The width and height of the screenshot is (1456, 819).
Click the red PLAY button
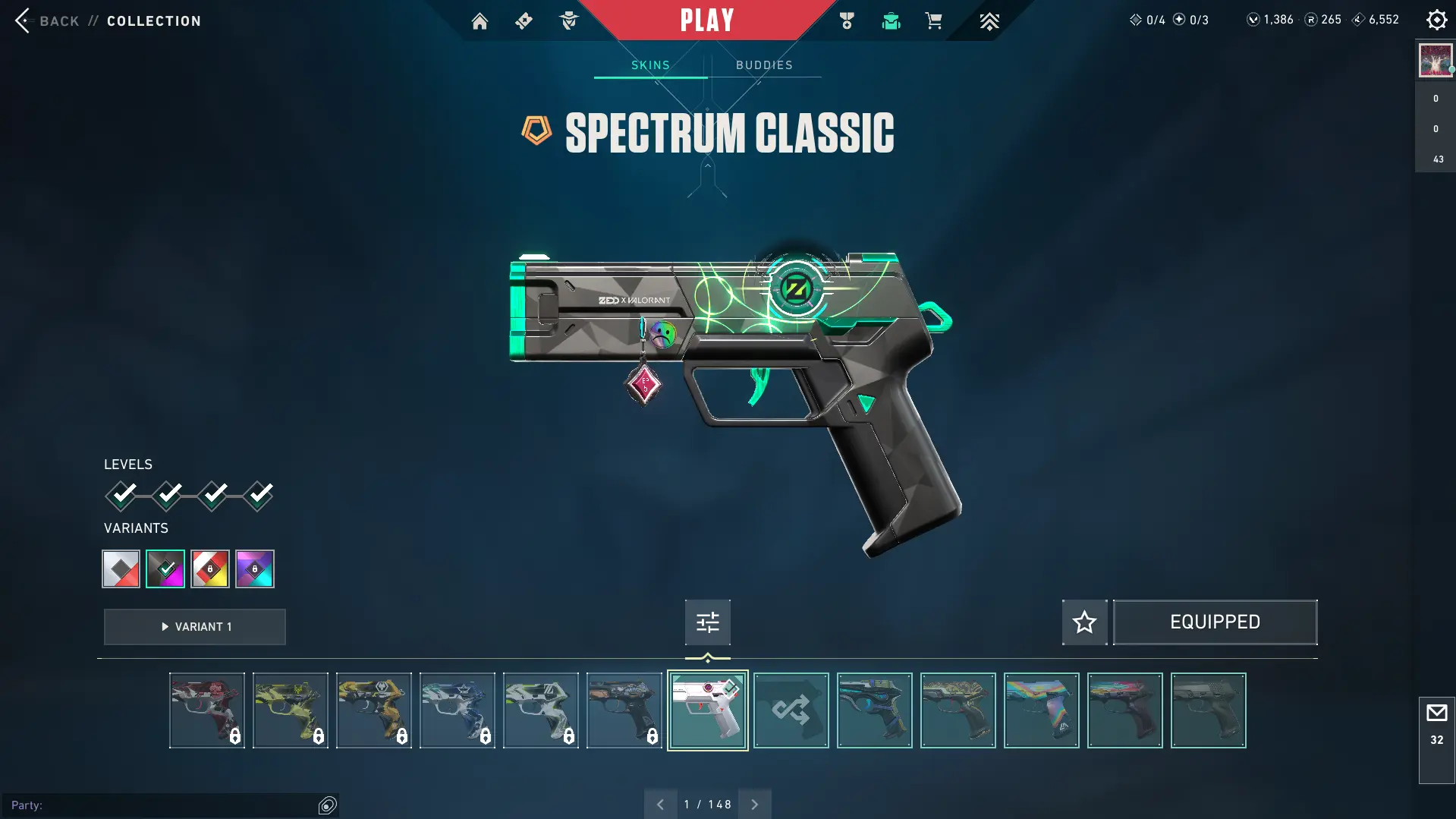point(706,20)
